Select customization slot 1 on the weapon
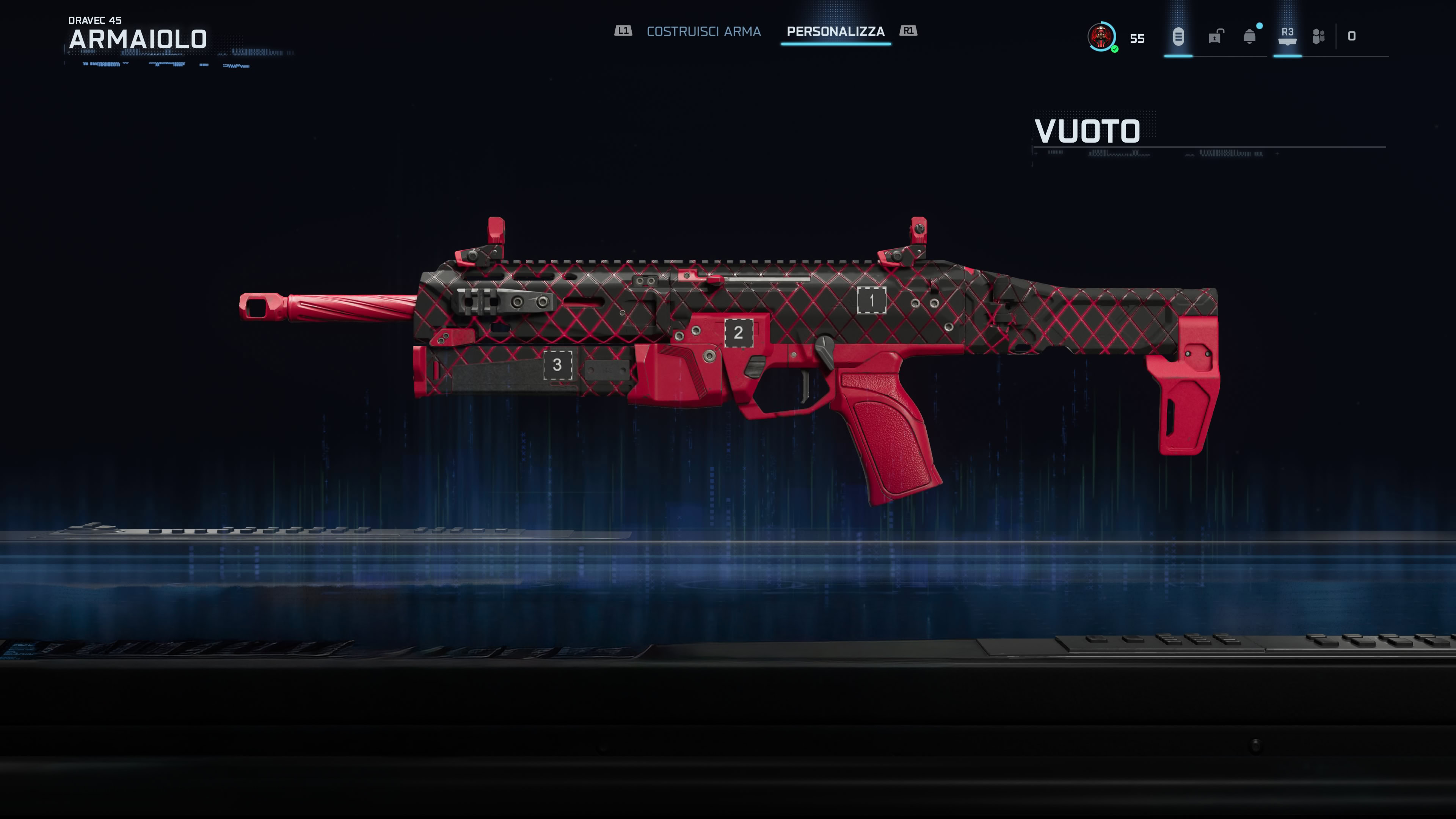This screenshot has height=819, width=1456. [x=871, y=300]
